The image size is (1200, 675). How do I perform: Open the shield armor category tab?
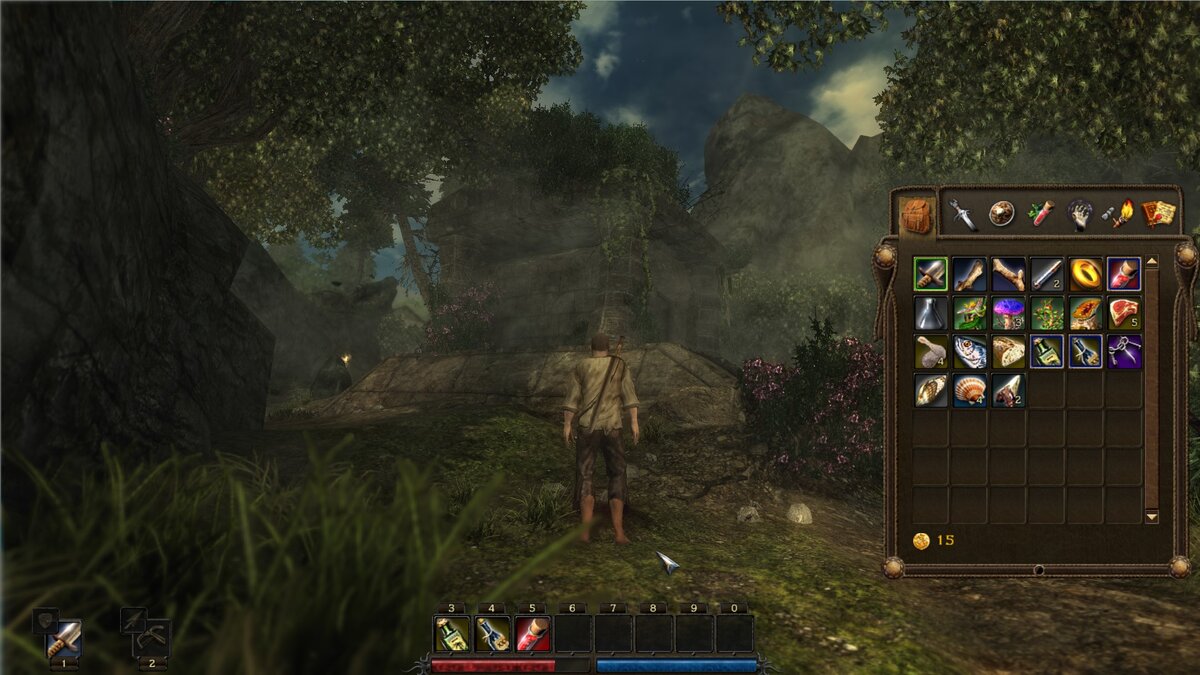(1002, 214)
